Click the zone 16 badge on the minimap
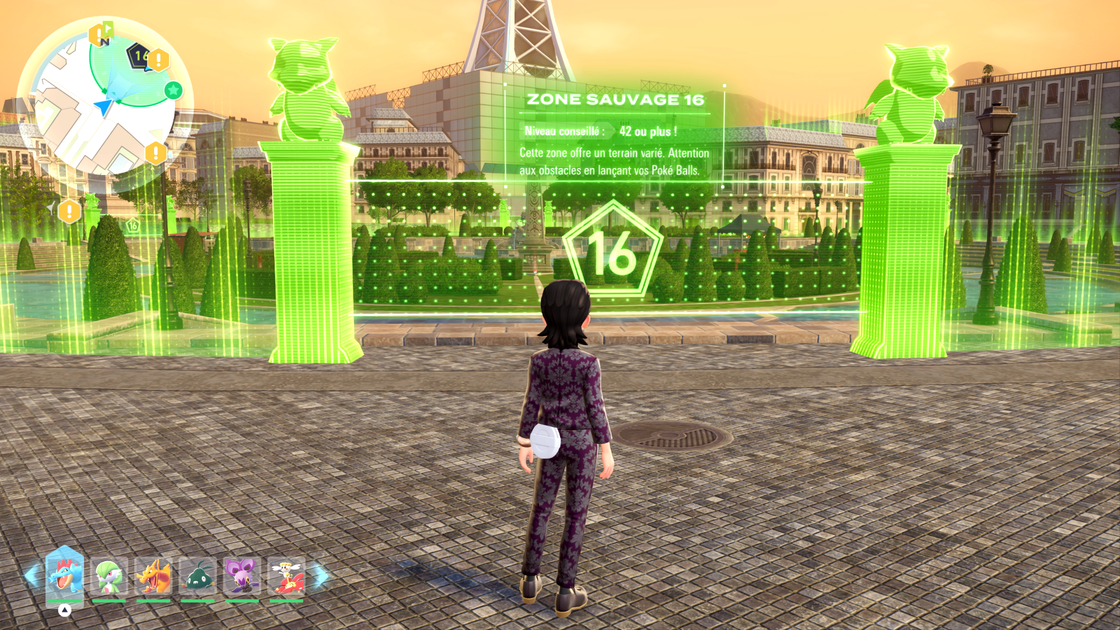 tap(138, 56)
